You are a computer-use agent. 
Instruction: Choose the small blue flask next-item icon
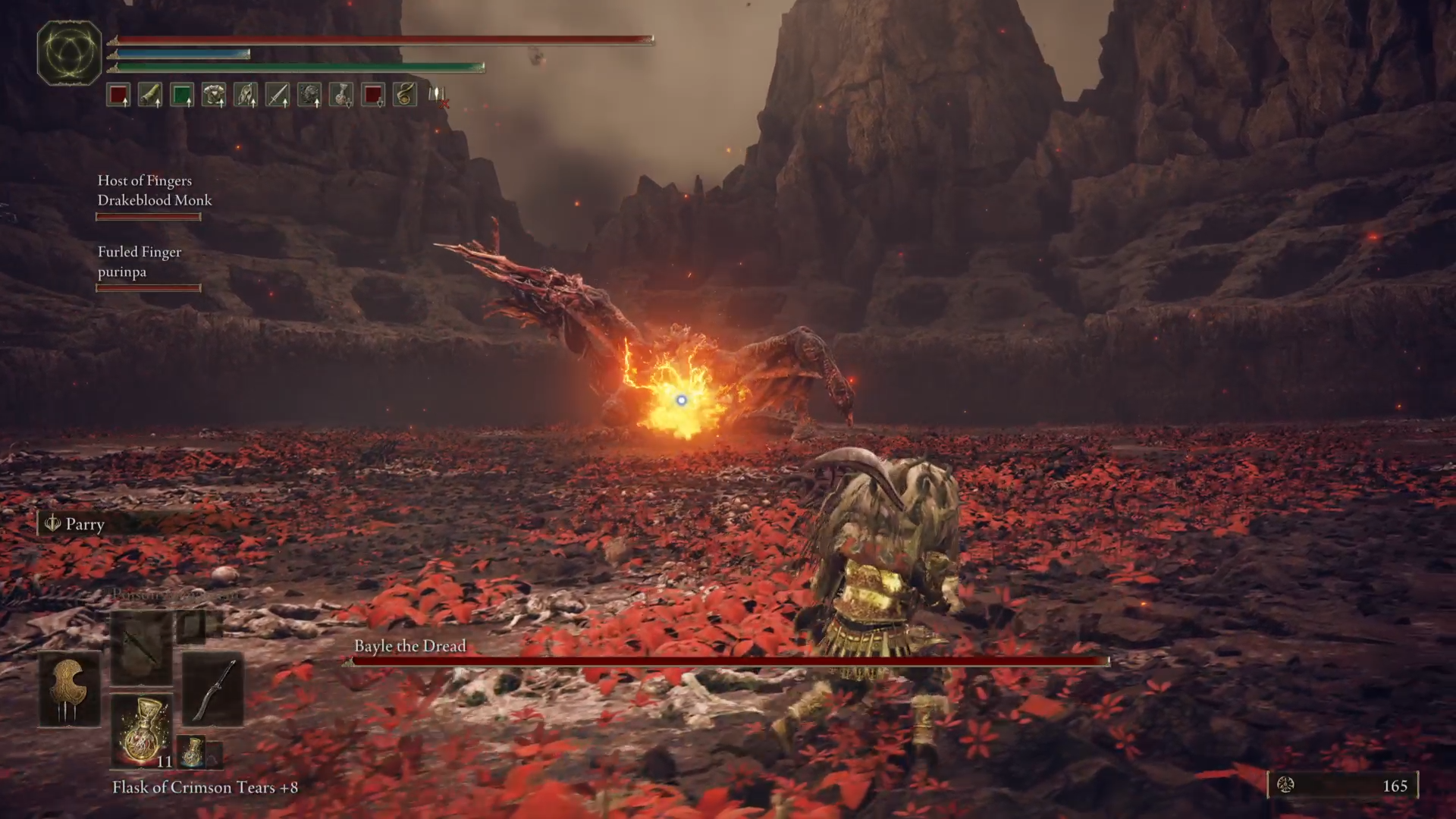(x=192, y=751)
